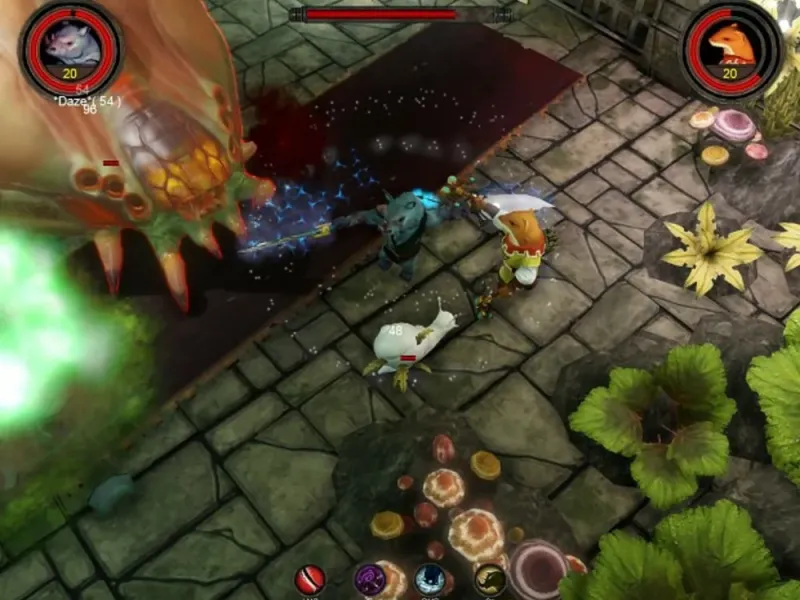
Task: Select the gray mouse player portrait
Action: pos(70,46)
